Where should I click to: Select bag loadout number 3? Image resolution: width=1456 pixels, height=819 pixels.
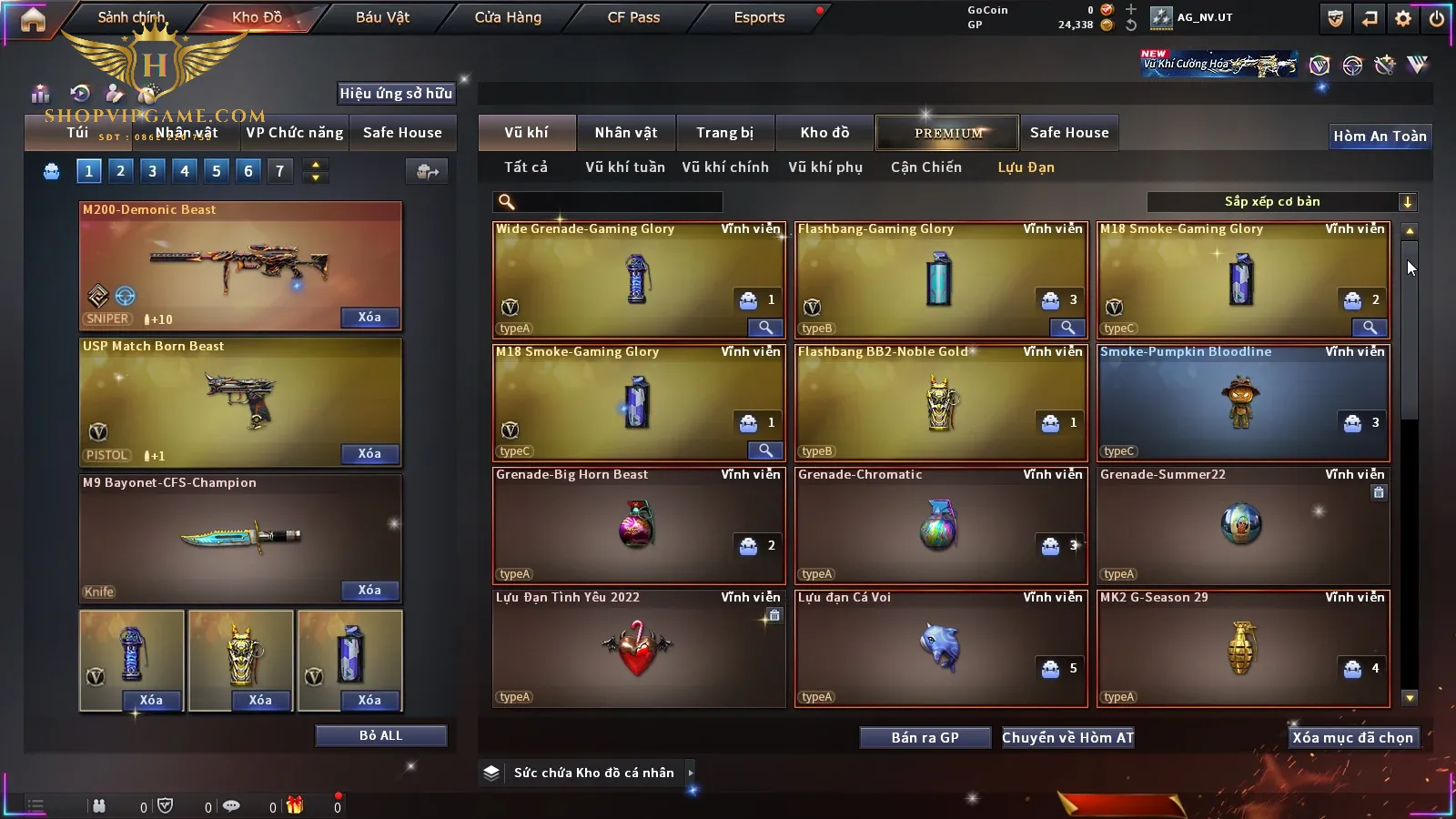click(152, 171)
